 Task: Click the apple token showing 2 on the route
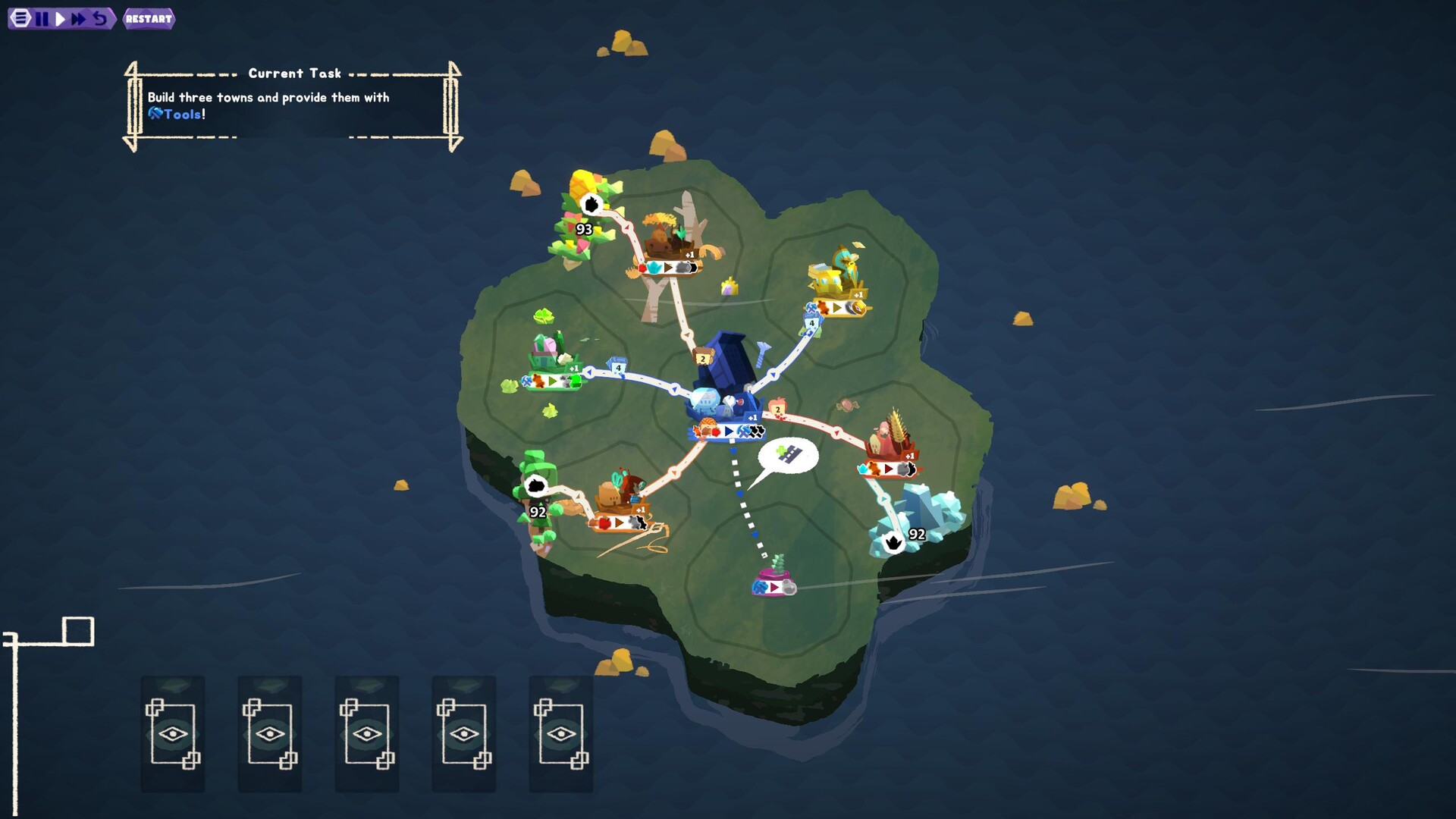[x=778, y=408]
